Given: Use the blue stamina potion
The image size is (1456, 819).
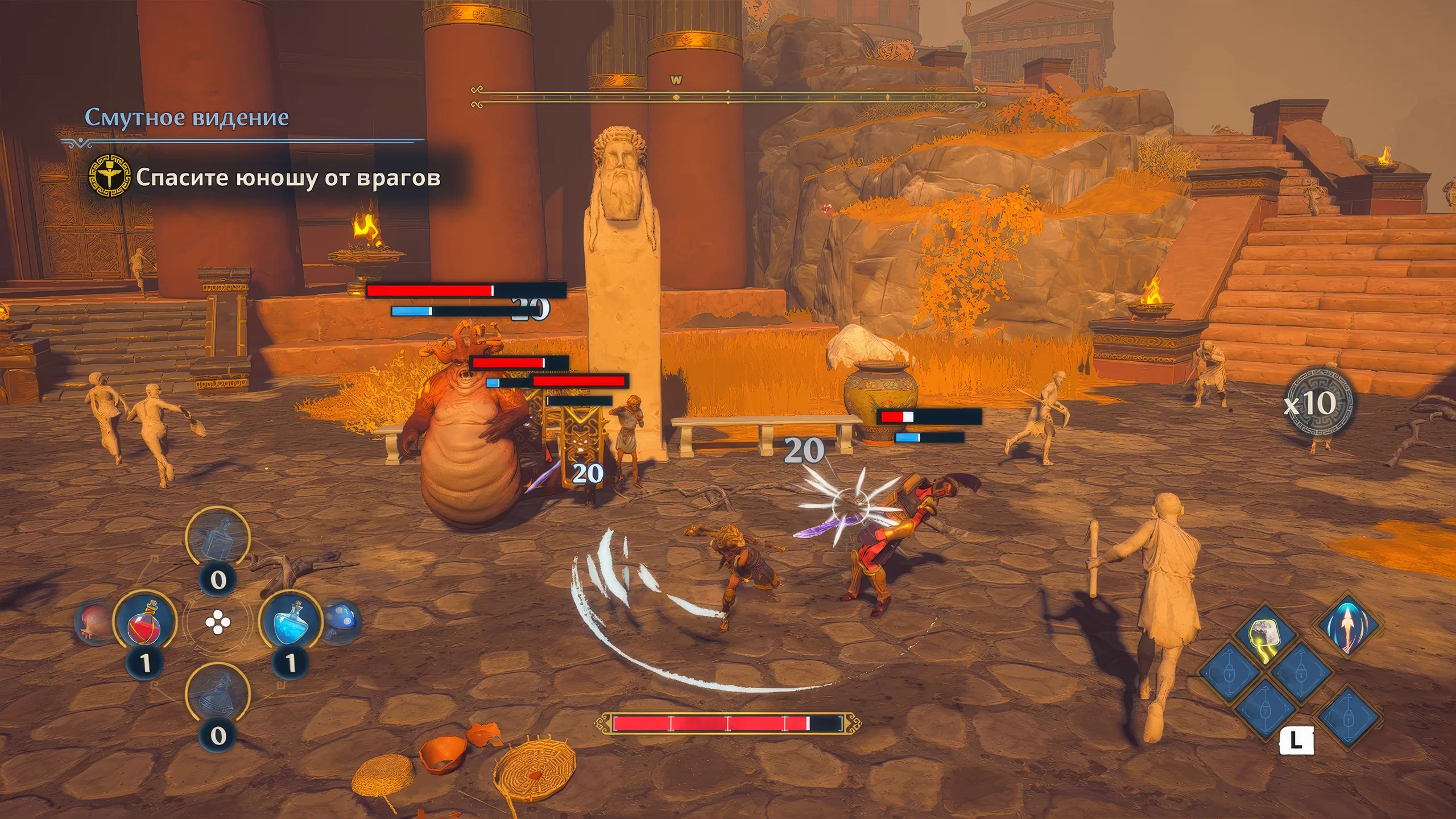Looking at the screenshot, I should (290, 623).
